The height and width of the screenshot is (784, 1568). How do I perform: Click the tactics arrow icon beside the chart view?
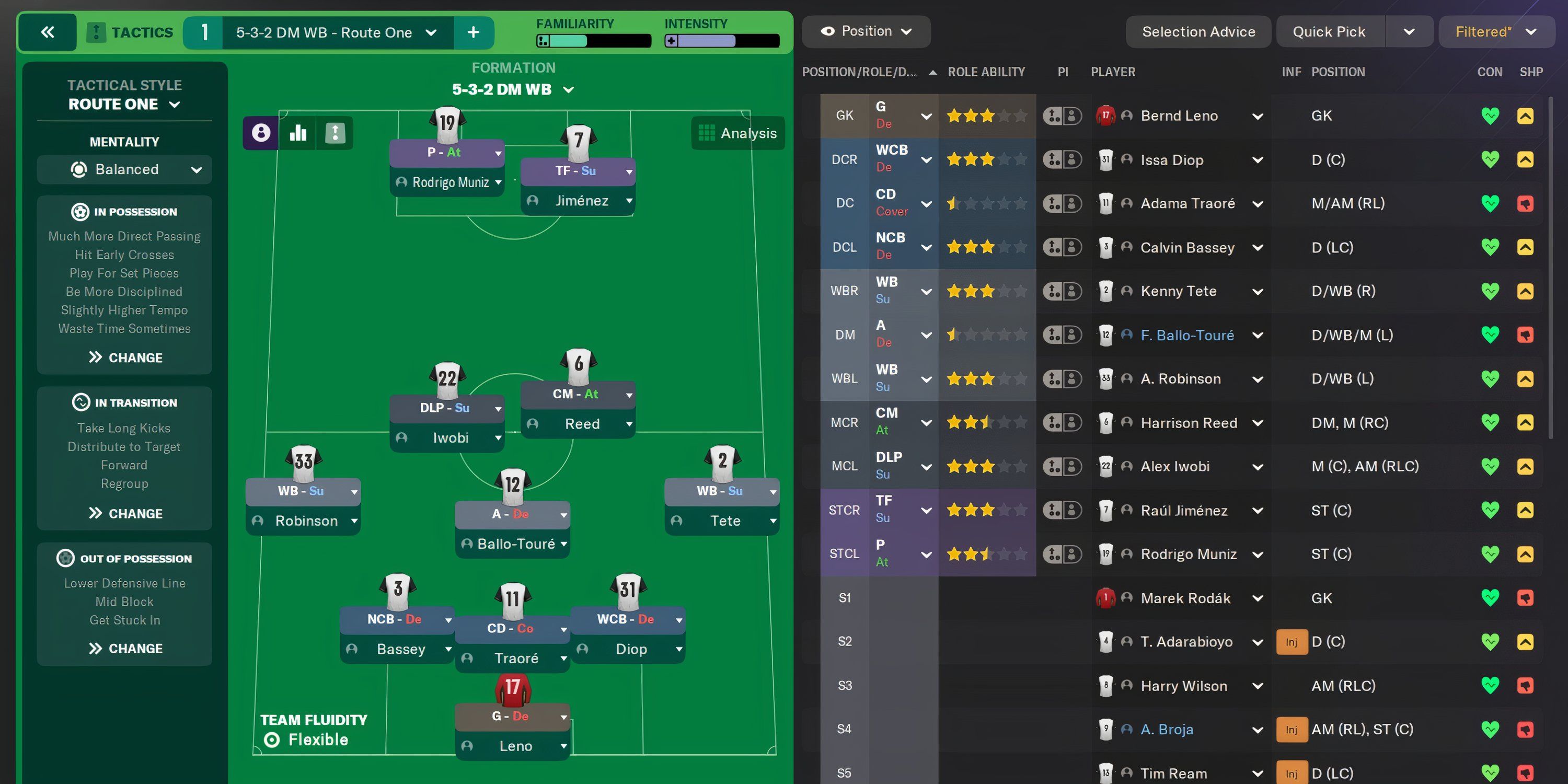point(334,133)
